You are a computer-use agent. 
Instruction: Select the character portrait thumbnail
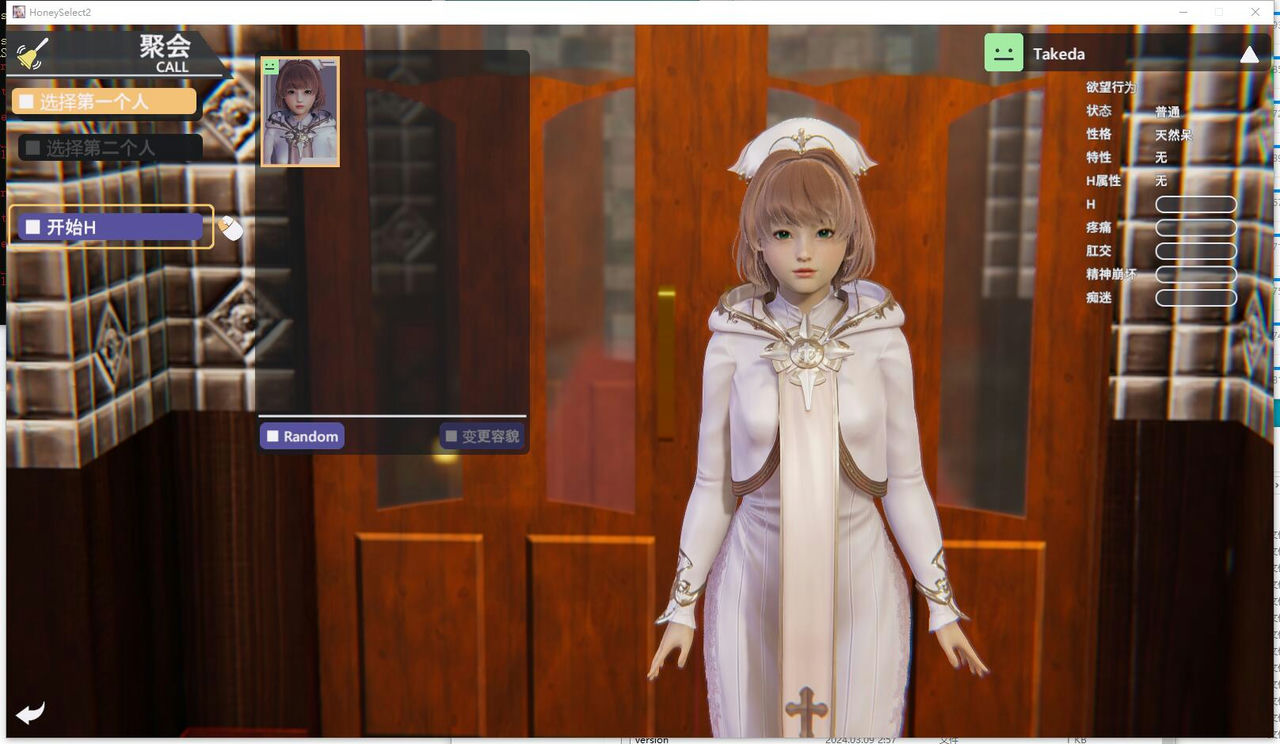pos(299,112)
